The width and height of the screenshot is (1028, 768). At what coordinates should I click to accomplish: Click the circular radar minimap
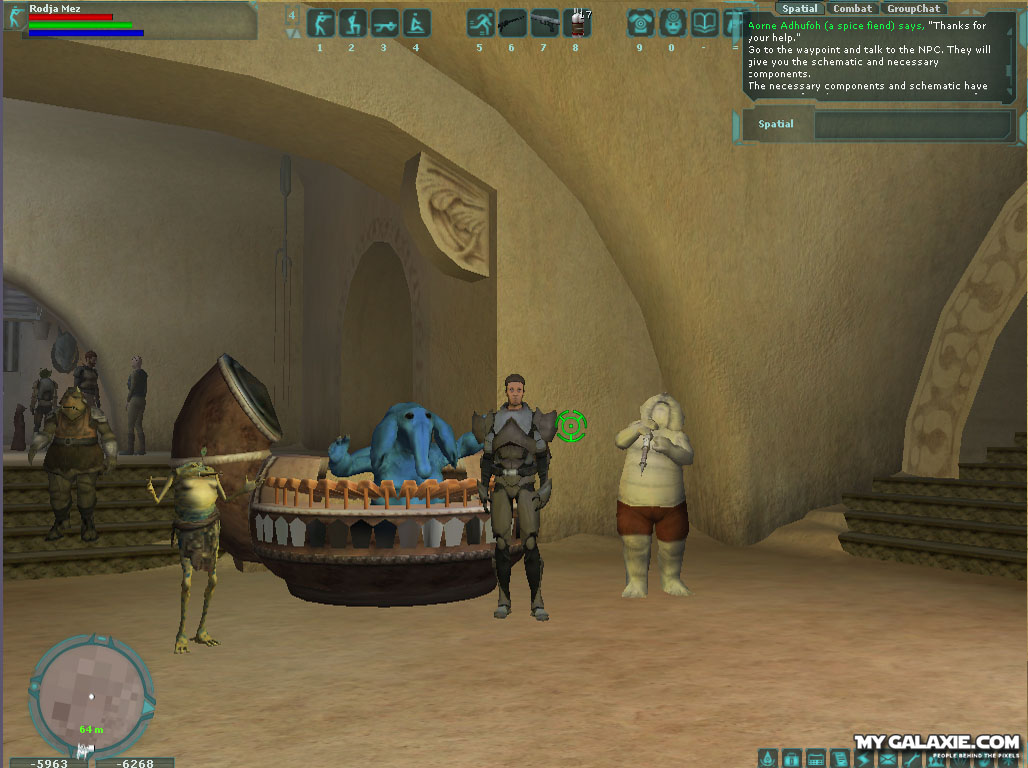(91, 694)
